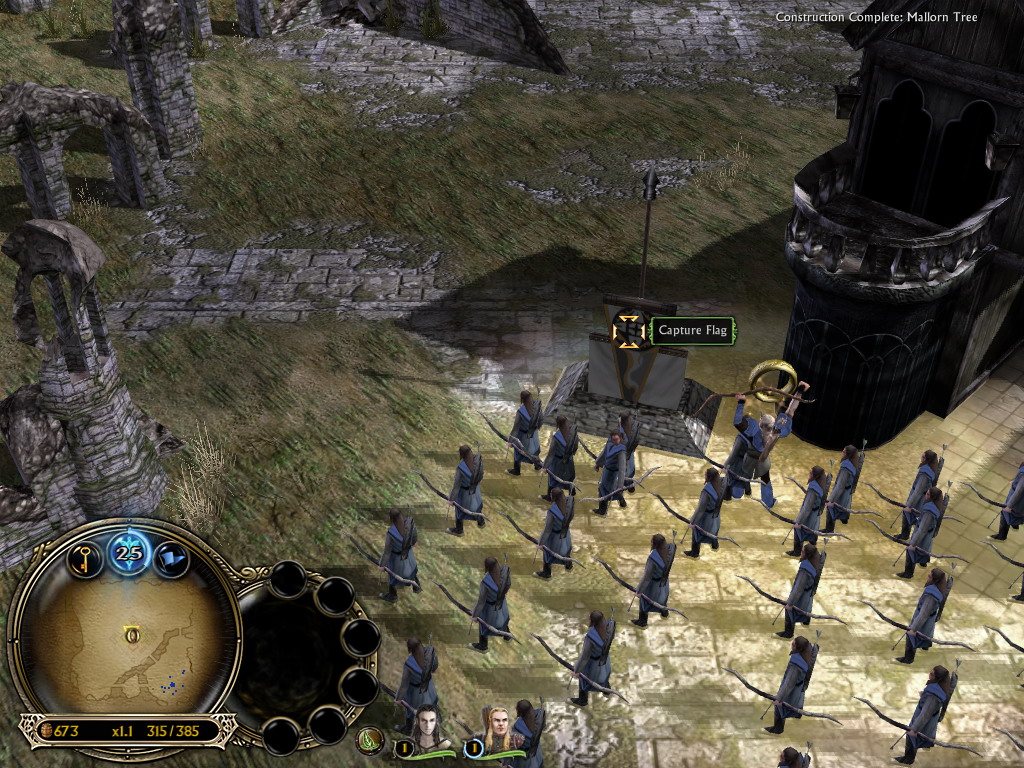The image size is (1024, 768).
Task: Open the spellbook power points button showing 25
Action: point(128,551)
